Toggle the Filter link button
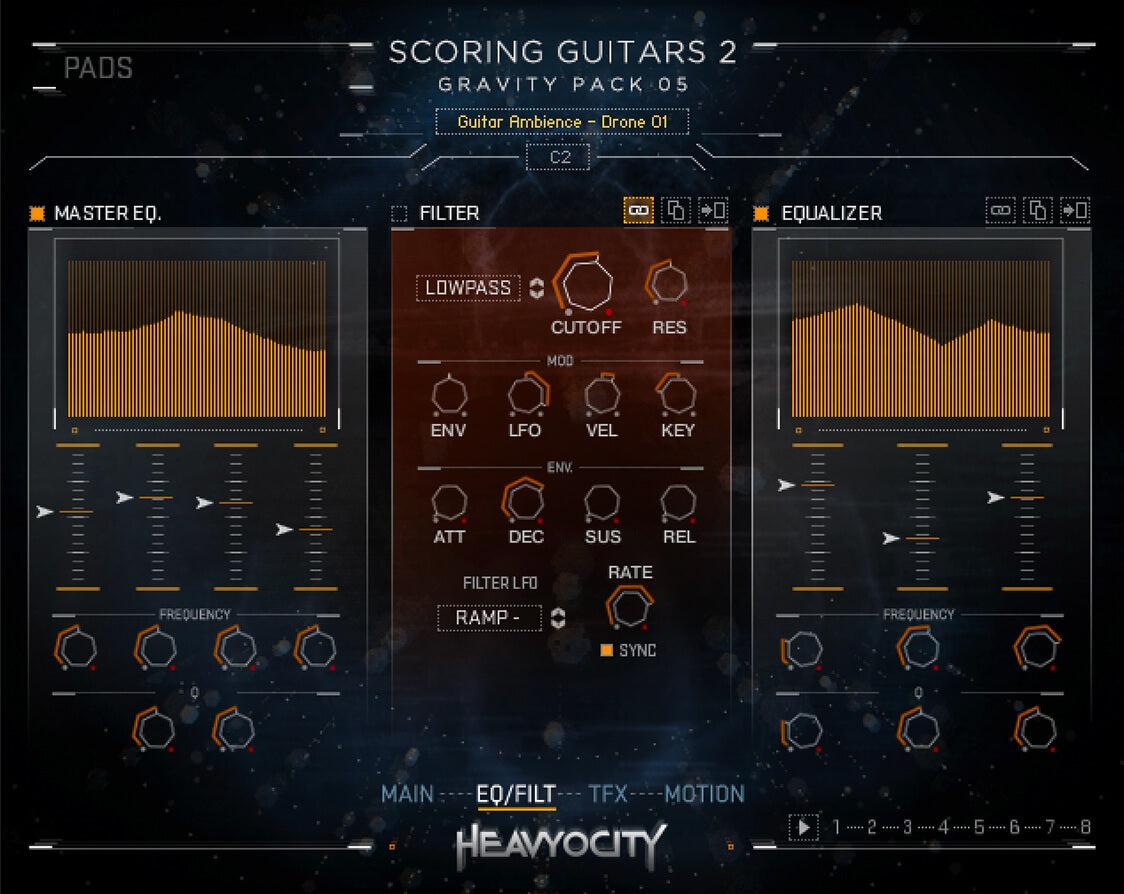 tap(639, 211)
